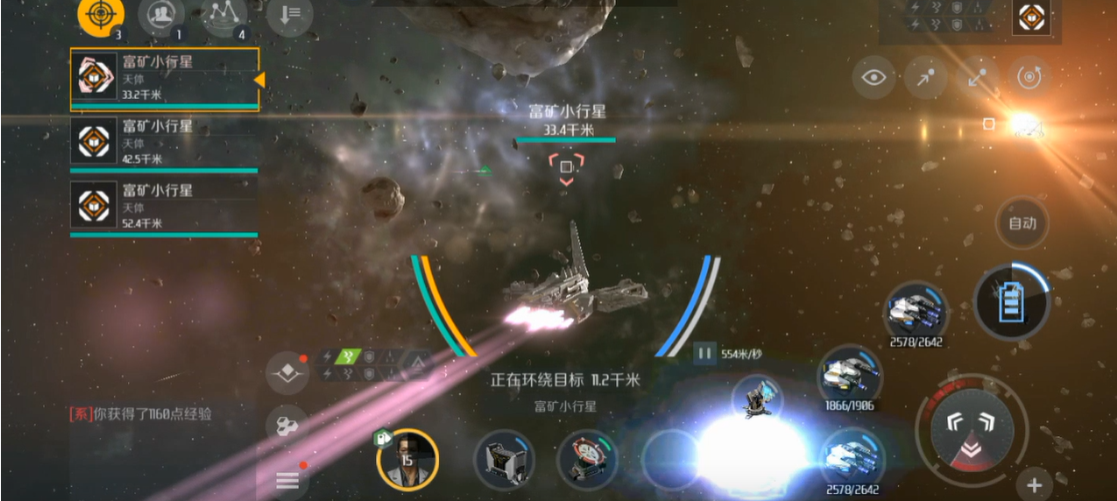Tap the plus button in bottom corner
Image resolution: width=1117 pixels, height=501 pixels.
[x=1035, y=483]
